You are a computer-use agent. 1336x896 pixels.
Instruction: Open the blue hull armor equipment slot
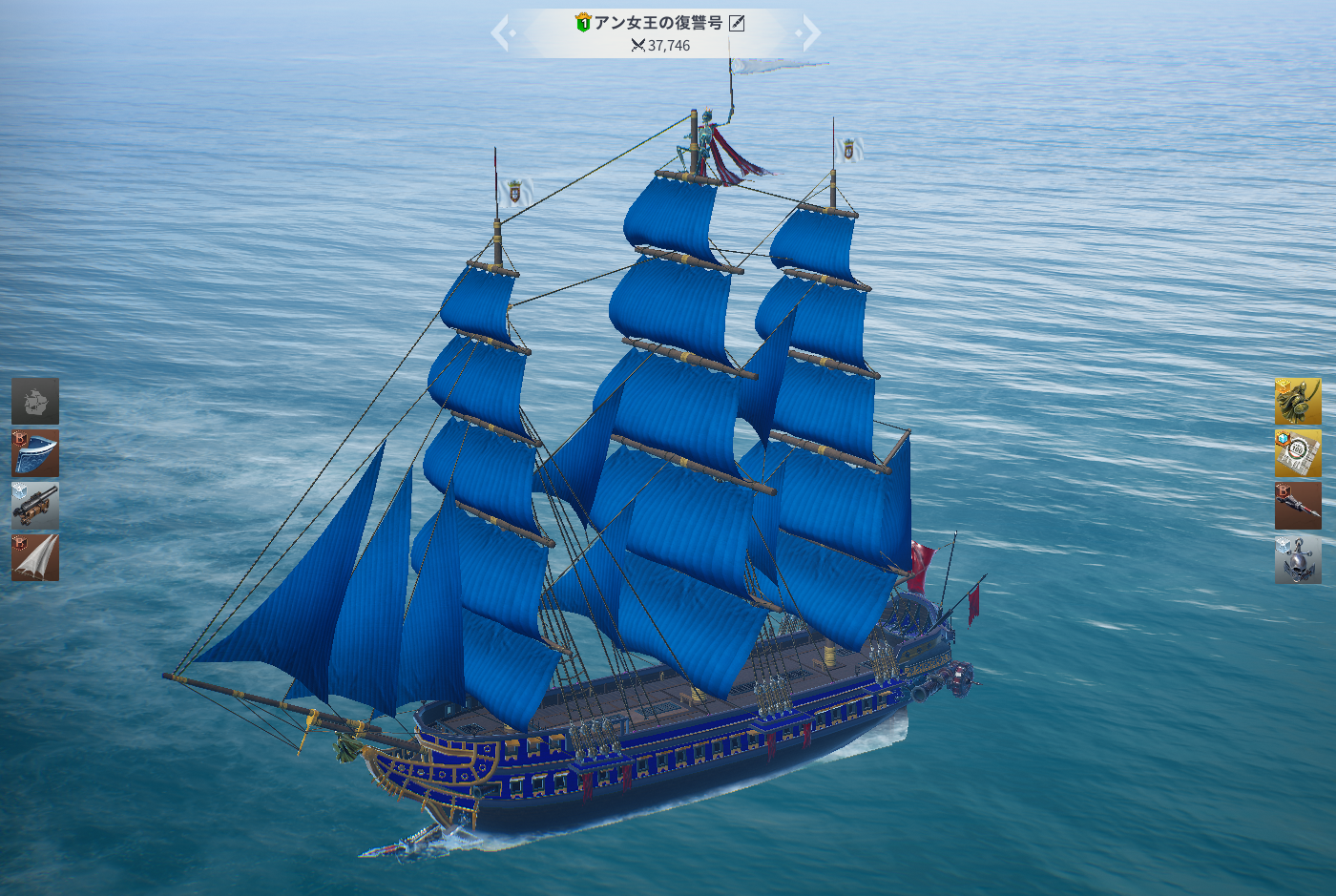tap(35, 452)
